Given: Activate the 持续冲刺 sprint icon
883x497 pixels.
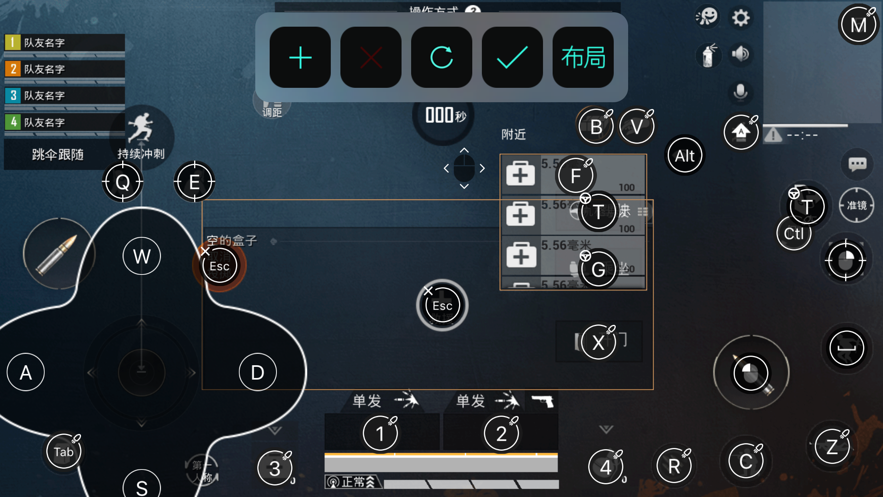Looking at the screenshot, I should tap(142, 134).
